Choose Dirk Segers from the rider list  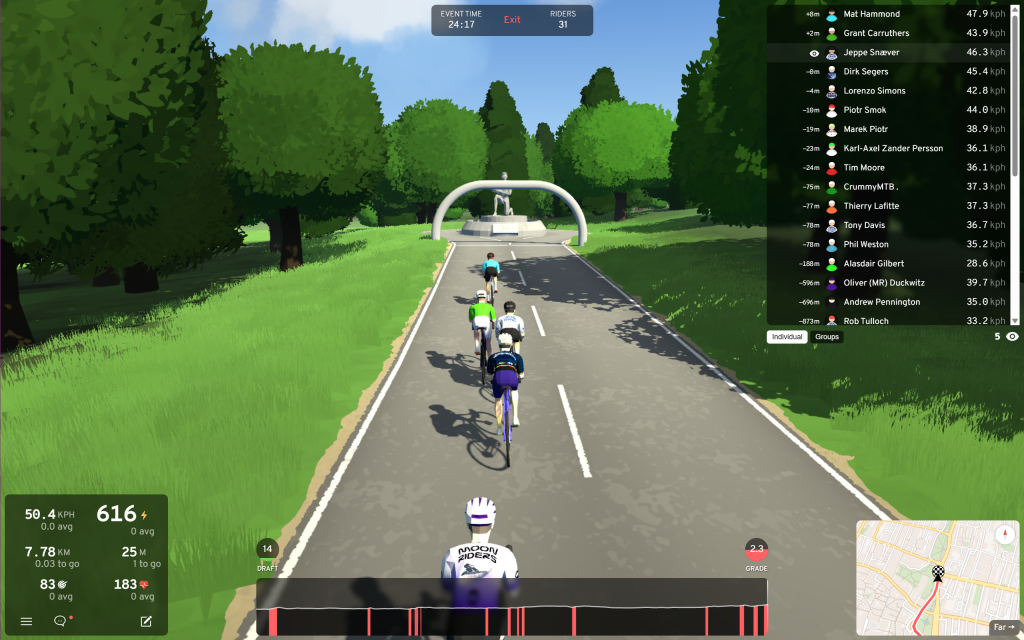[x=866, y=71]
